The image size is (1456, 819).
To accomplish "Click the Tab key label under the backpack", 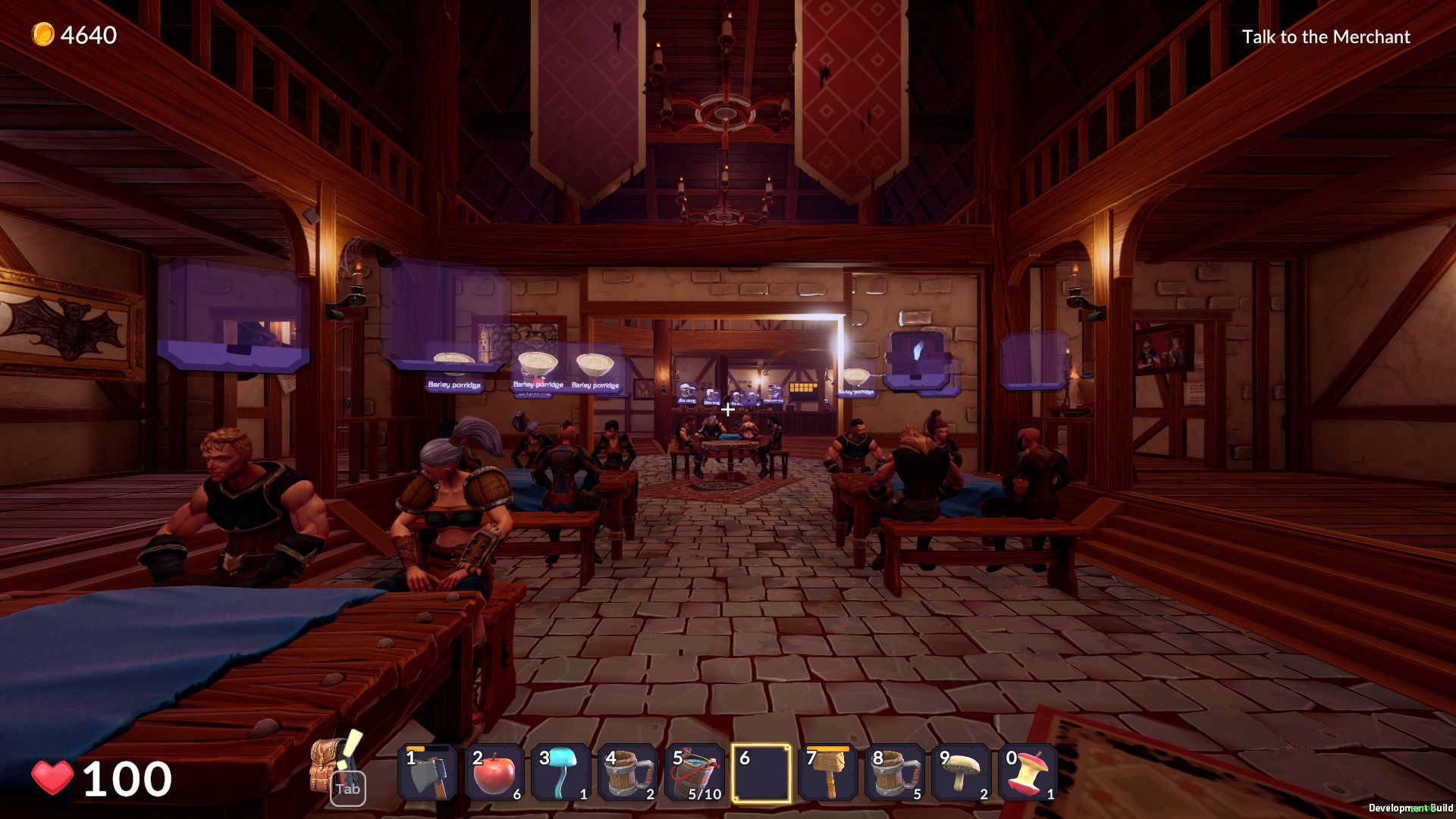I will 347,789.
